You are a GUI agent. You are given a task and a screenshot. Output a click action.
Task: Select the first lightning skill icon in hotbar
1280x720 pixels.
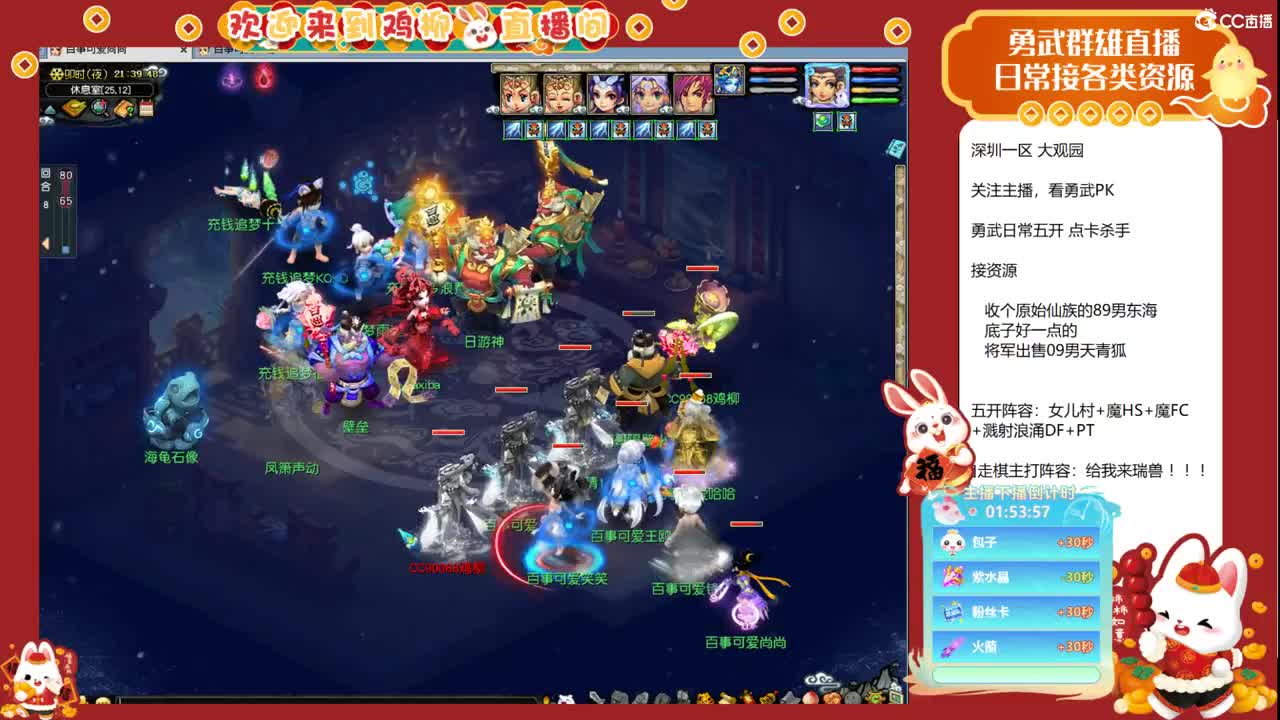pos(511,128)
